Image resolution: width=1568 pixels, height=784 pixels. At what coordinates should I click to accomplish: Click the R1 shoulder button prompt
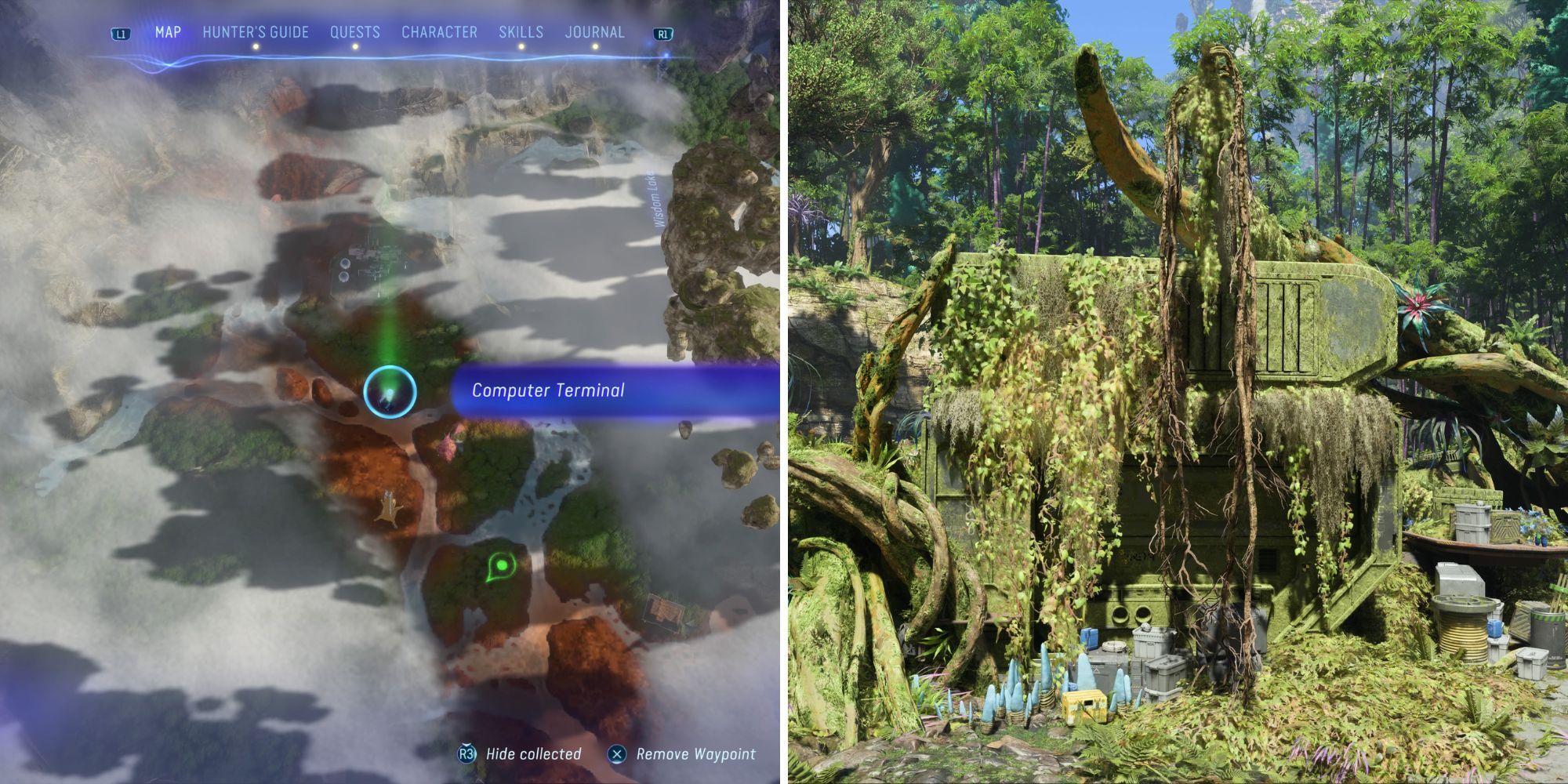[x=662, y=34]
